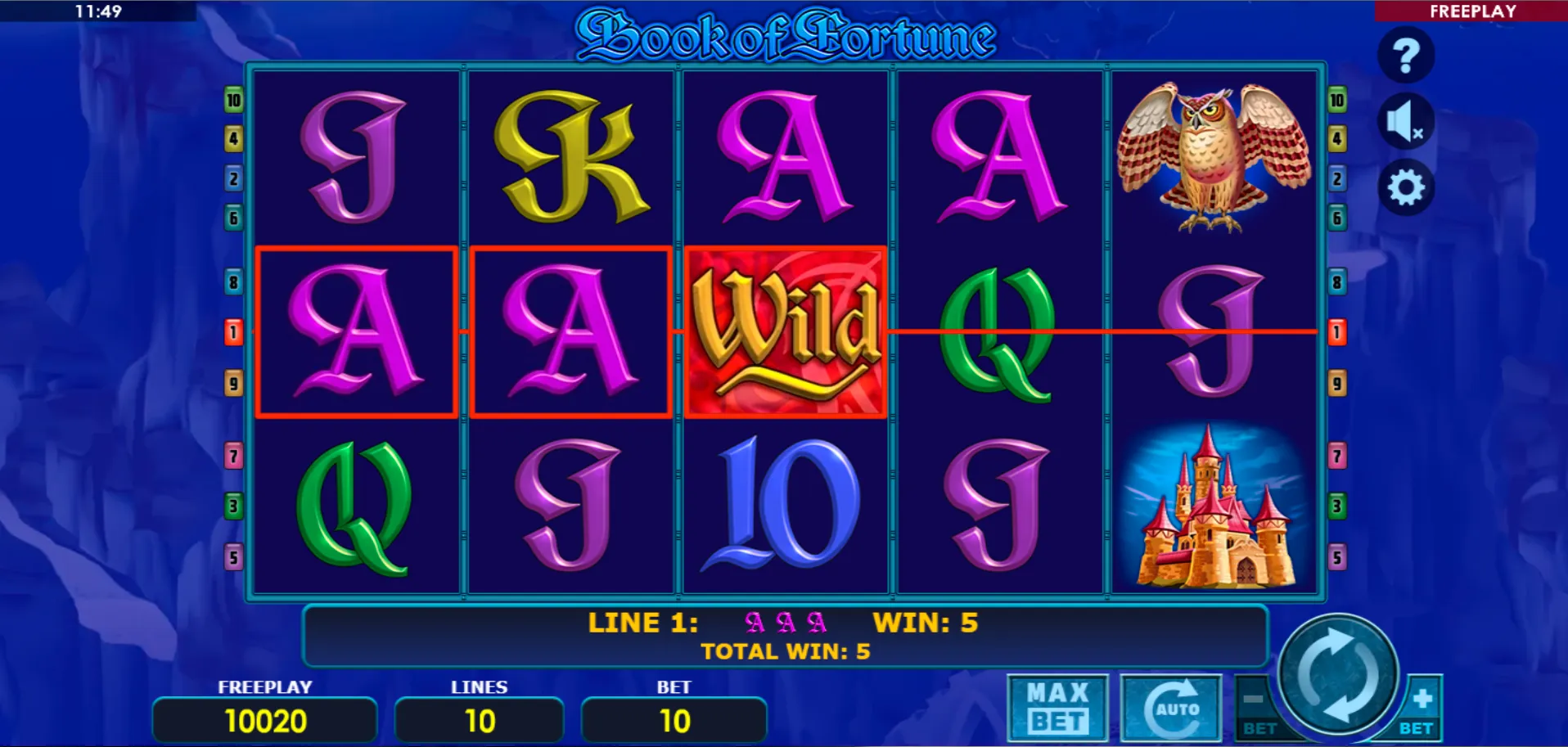Open the help menu via question mark icon
1568x747 pixels.
point(1404,54)
